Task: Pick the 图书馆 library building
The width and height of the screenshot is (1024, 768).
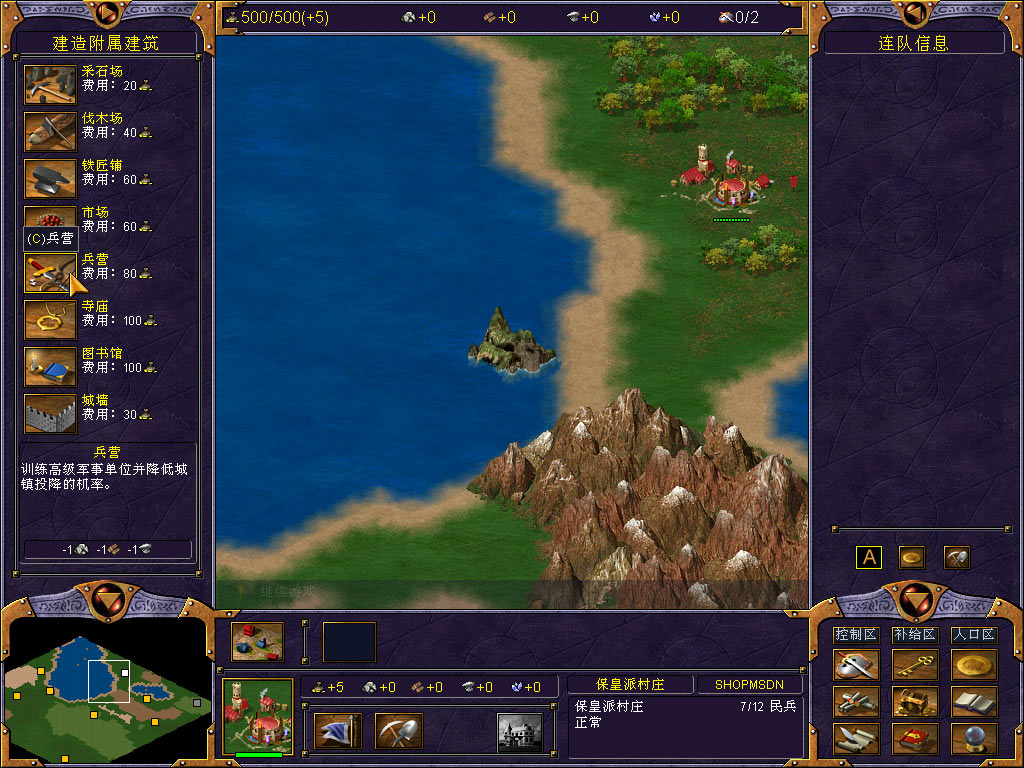Action: tap(50, 367)
